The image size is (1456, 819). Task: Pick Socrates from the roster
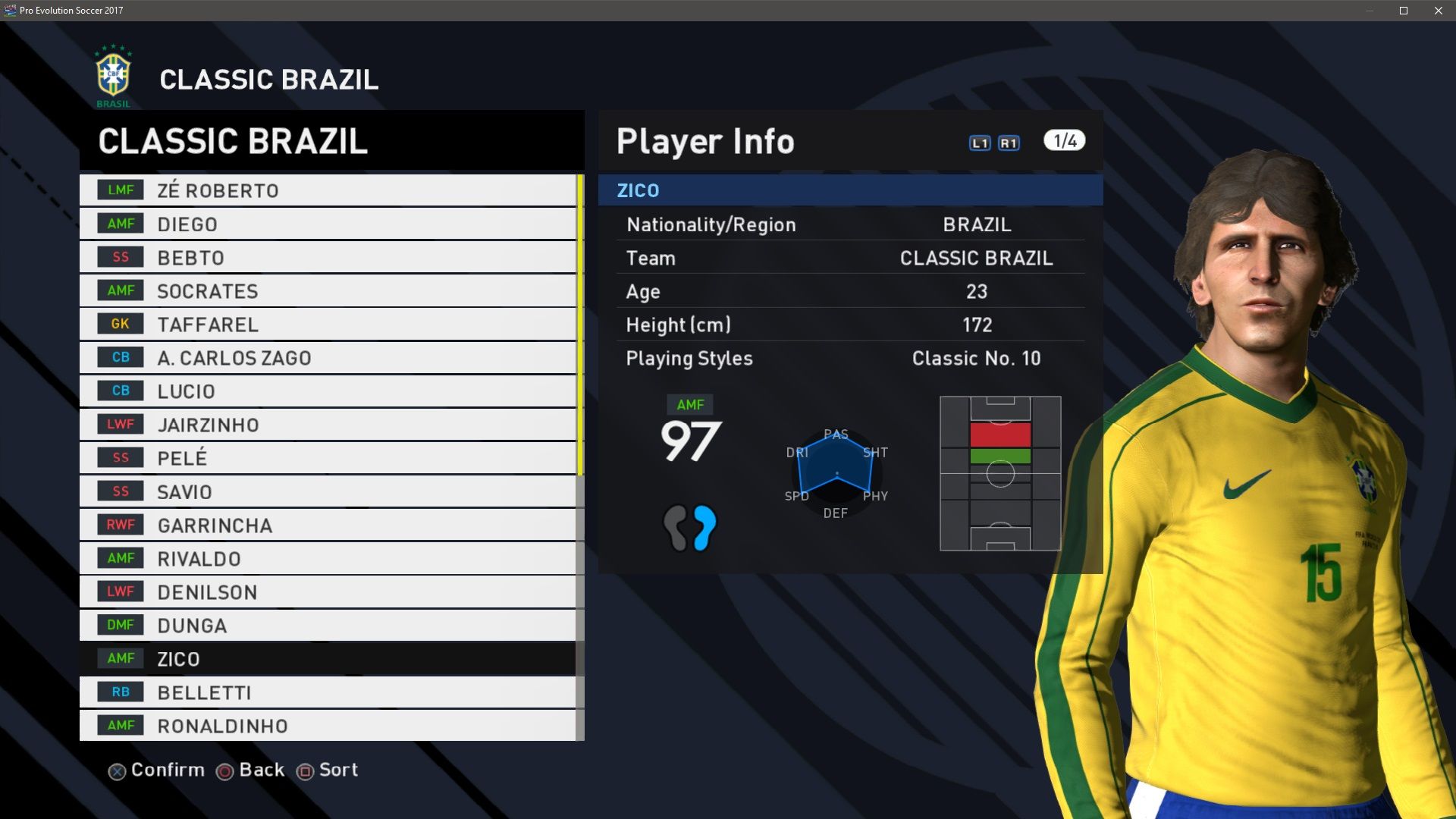(x=328, y=290)
